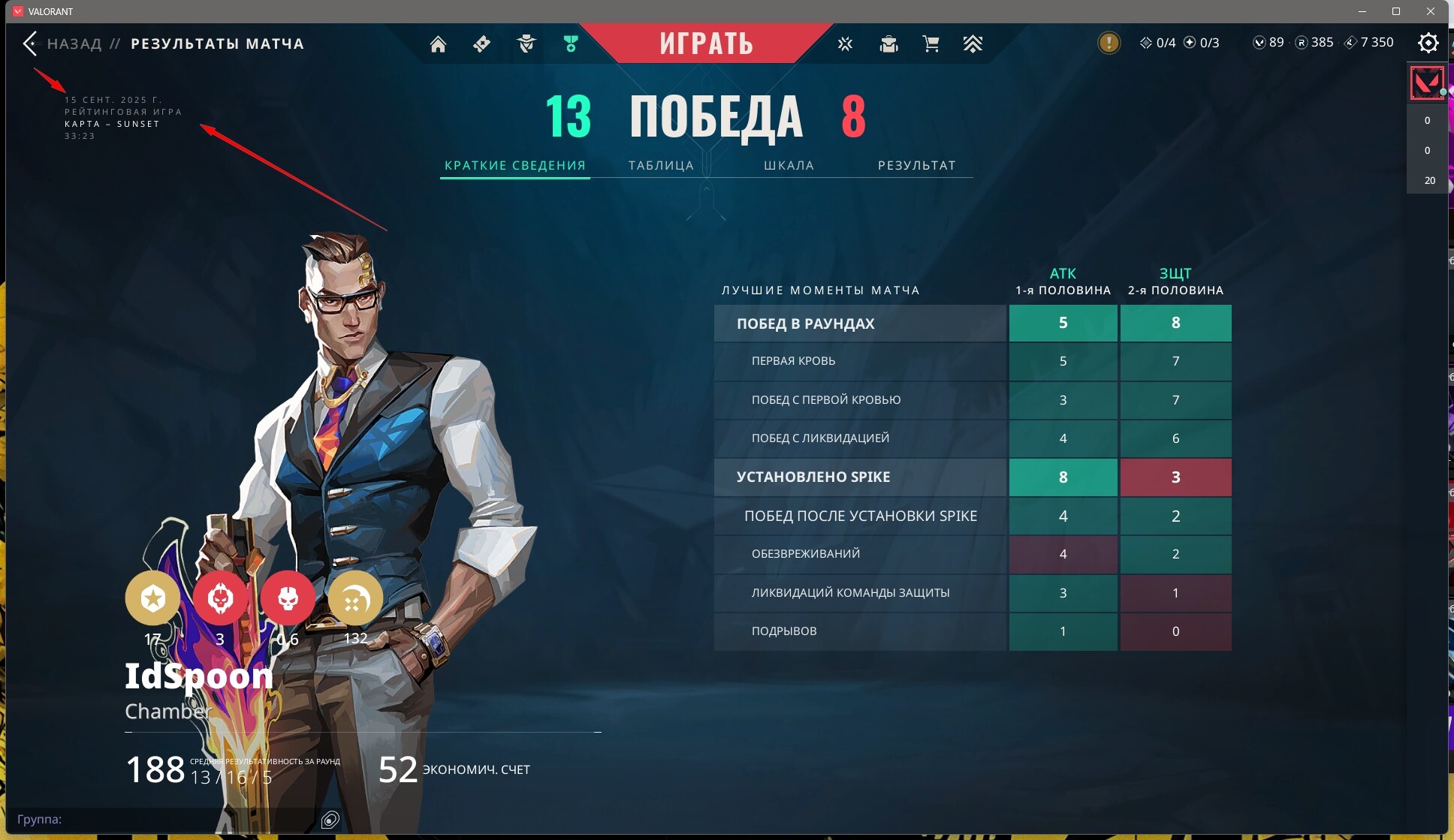
Task: Open the backpack collection icon
Action: (888, 44)
